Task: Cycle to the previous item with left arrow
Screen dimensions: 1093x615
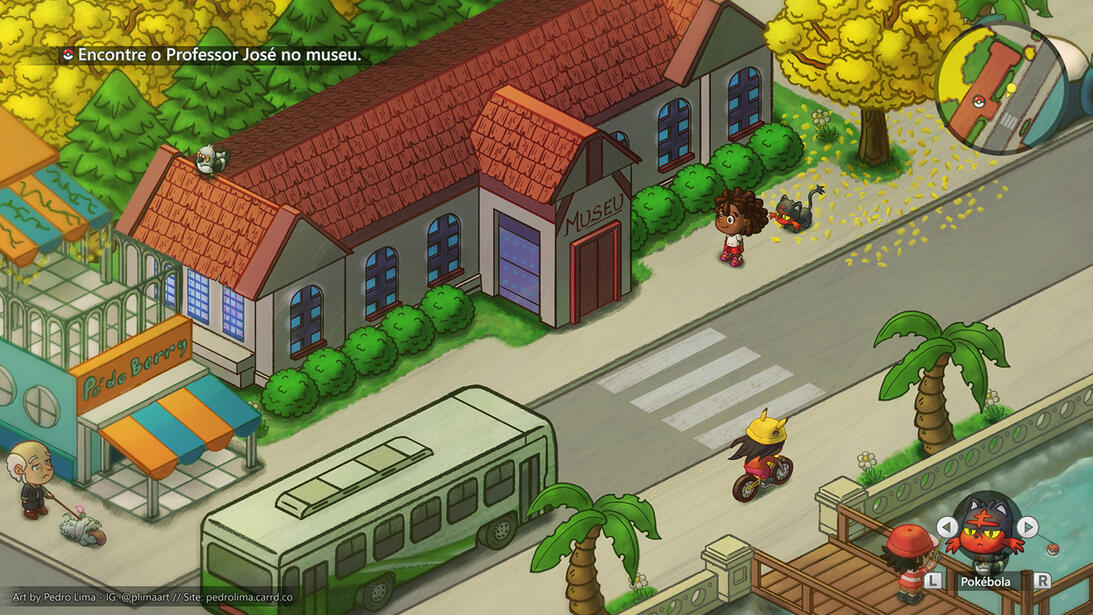Action: (x=947, y=527)
